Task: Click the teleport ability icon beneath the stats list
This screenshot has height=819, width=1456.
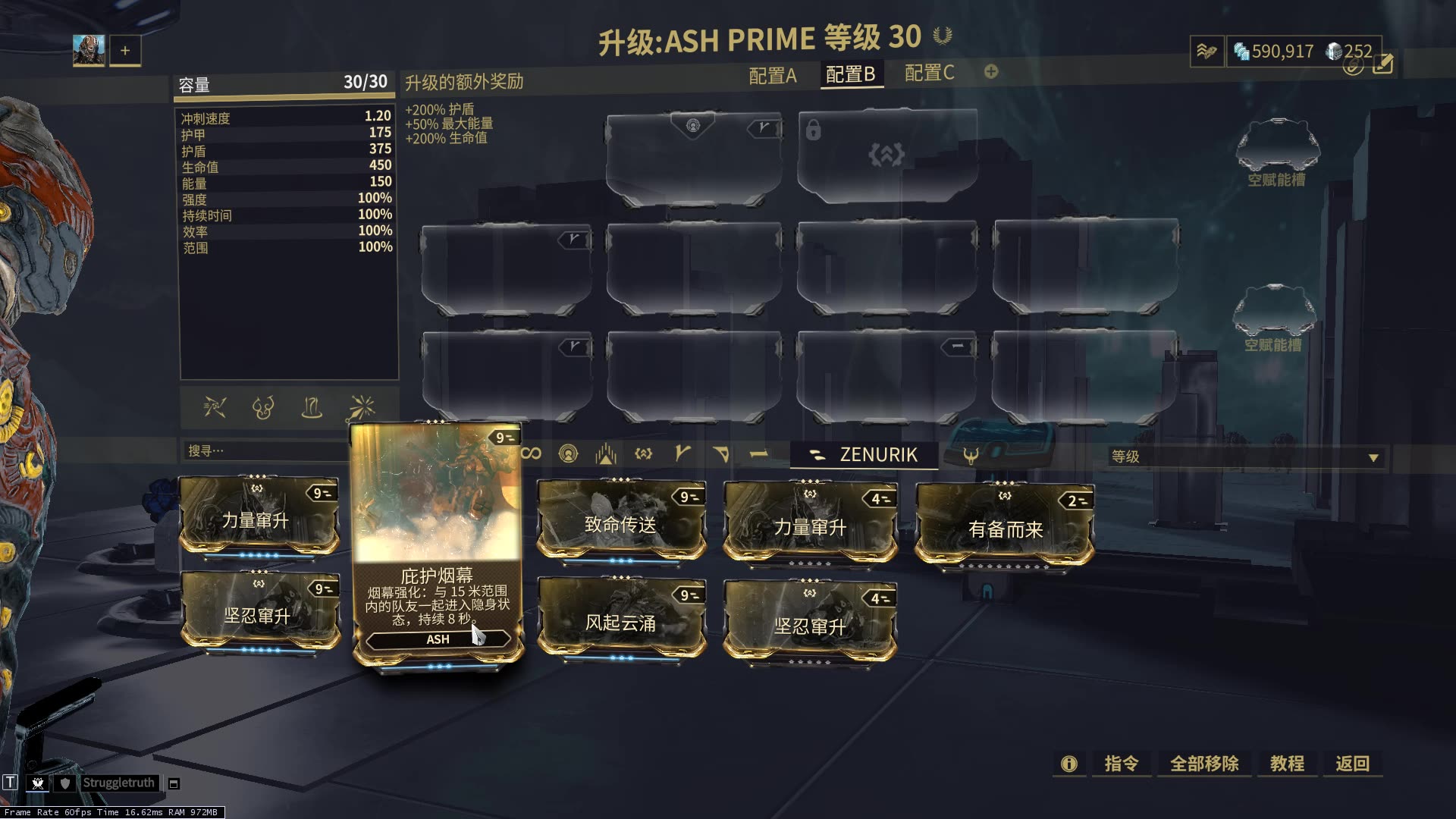Action: point(312,409)
